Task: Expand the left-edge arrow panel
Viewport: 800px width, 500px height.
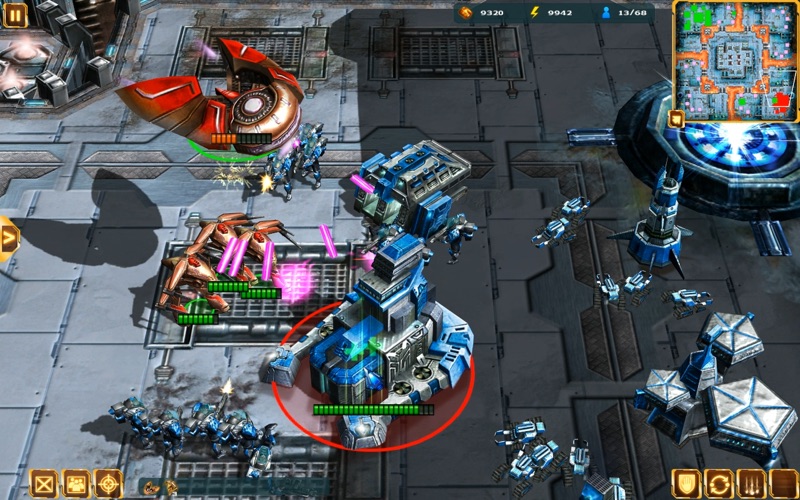Action: pos(8,238)
